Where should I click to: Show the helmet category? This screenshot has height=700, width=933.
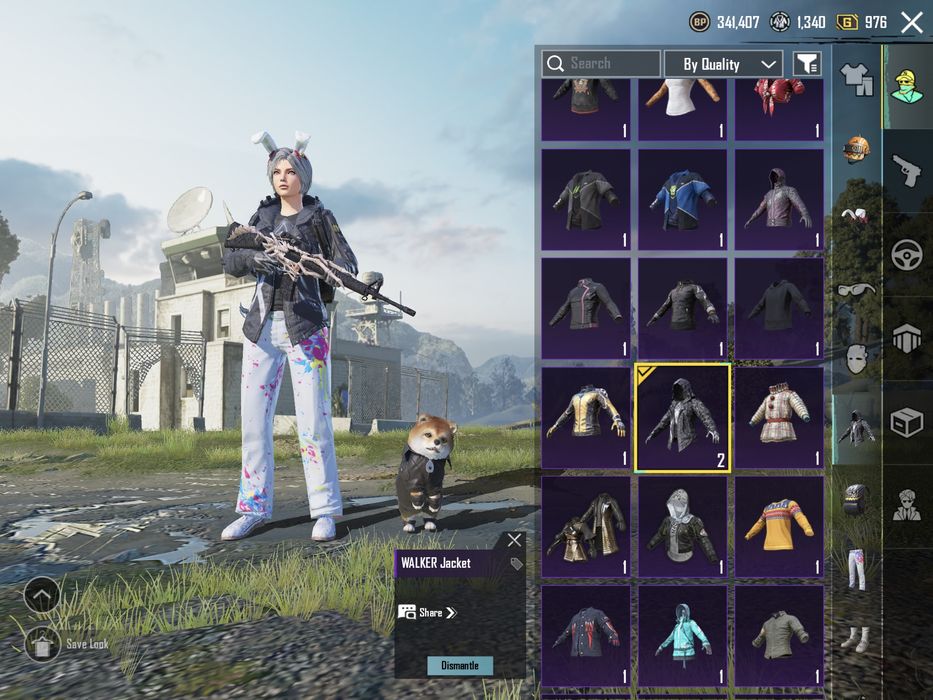[856, 150]
